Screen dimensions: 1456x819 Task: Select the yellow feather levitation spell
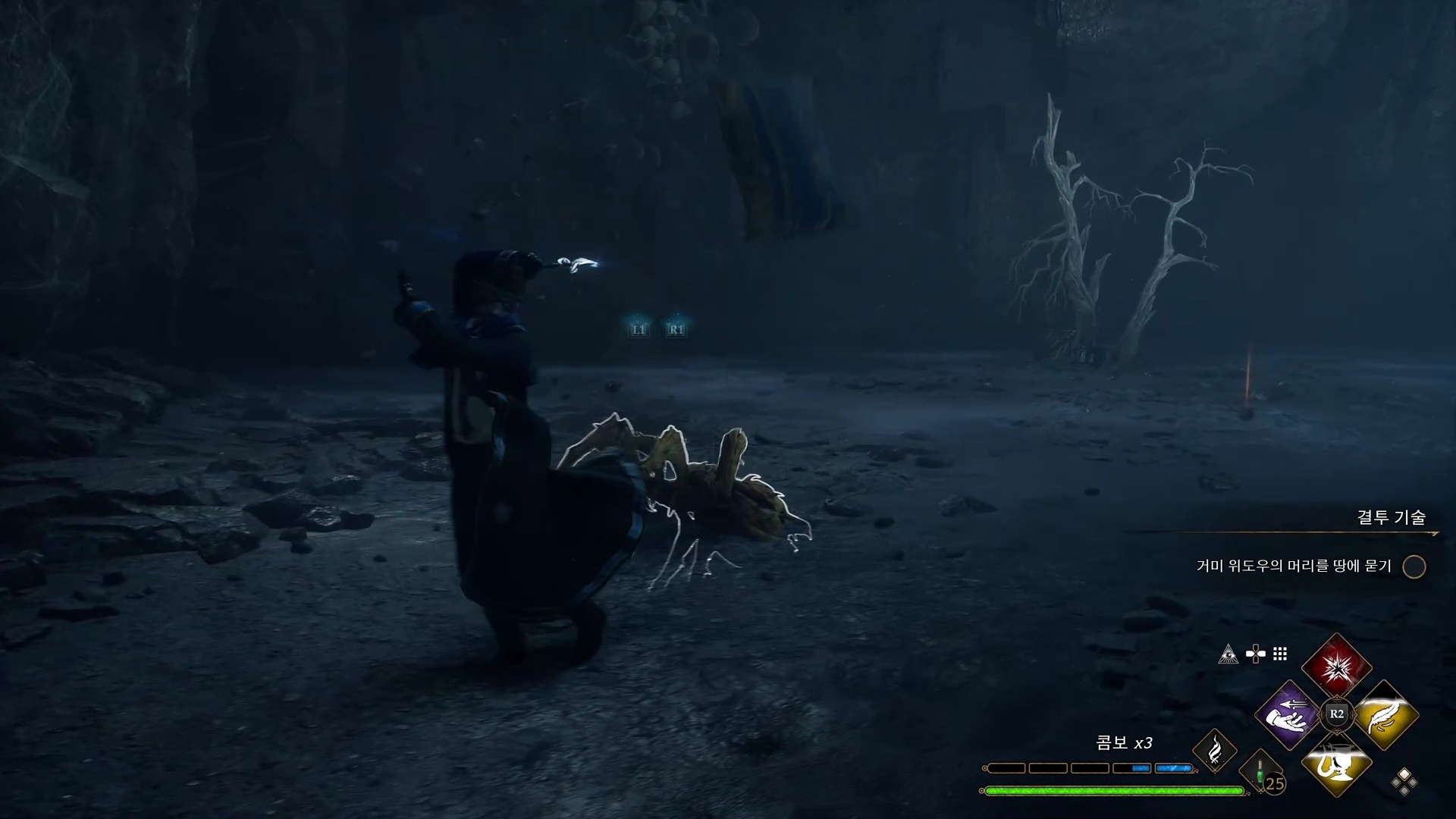[1385, 715]
